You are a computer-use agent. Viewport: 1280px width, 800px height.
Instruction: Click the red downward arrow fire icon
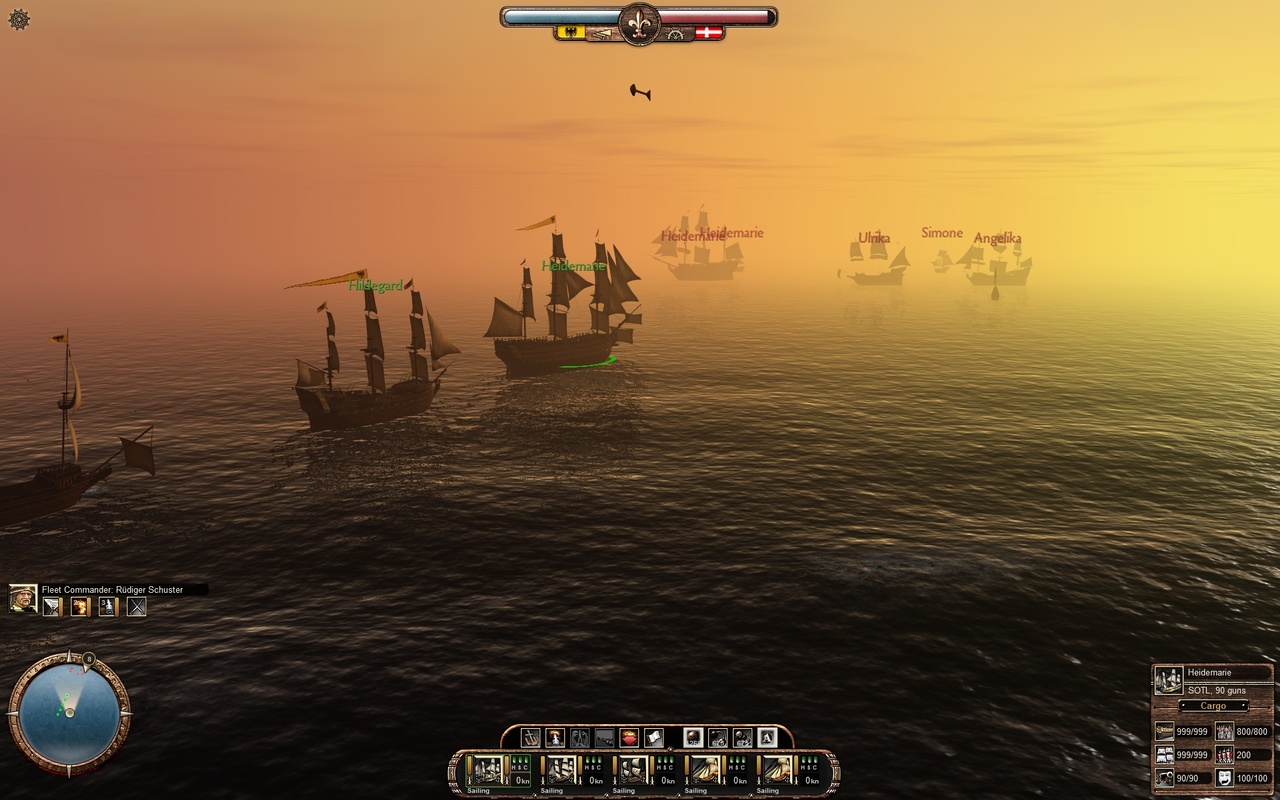[x=629, y=738]
